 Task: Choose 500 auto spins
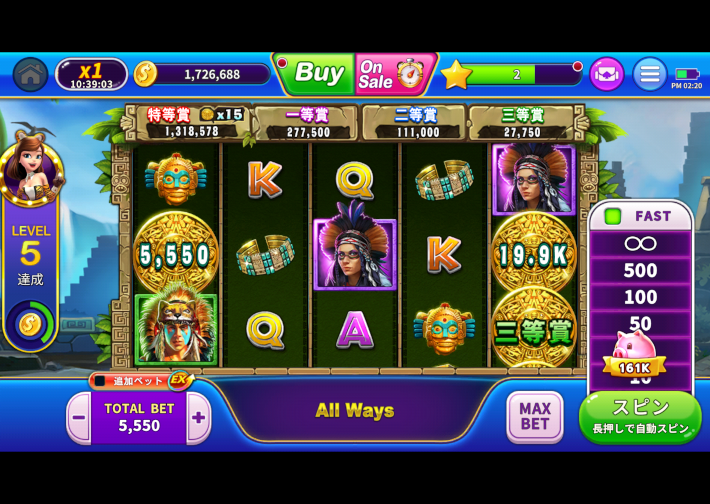pyautogui.click(x=640, y=270)
